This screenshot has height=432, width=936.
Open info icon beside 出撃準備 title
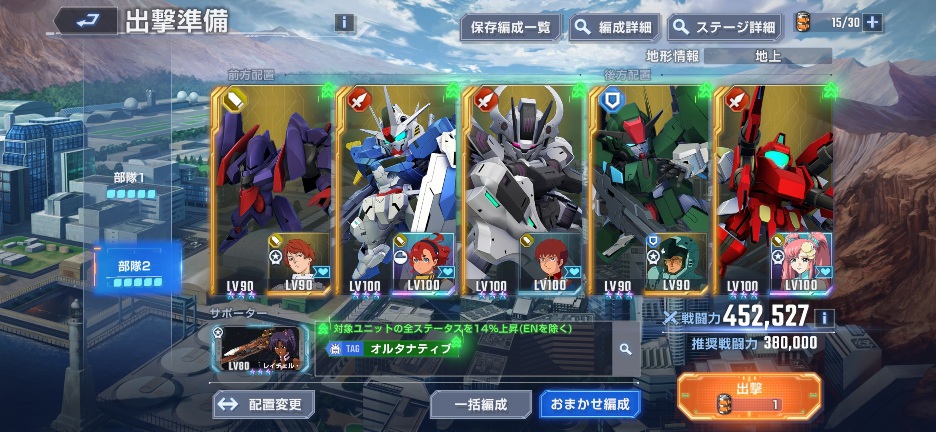click(344, 22)
